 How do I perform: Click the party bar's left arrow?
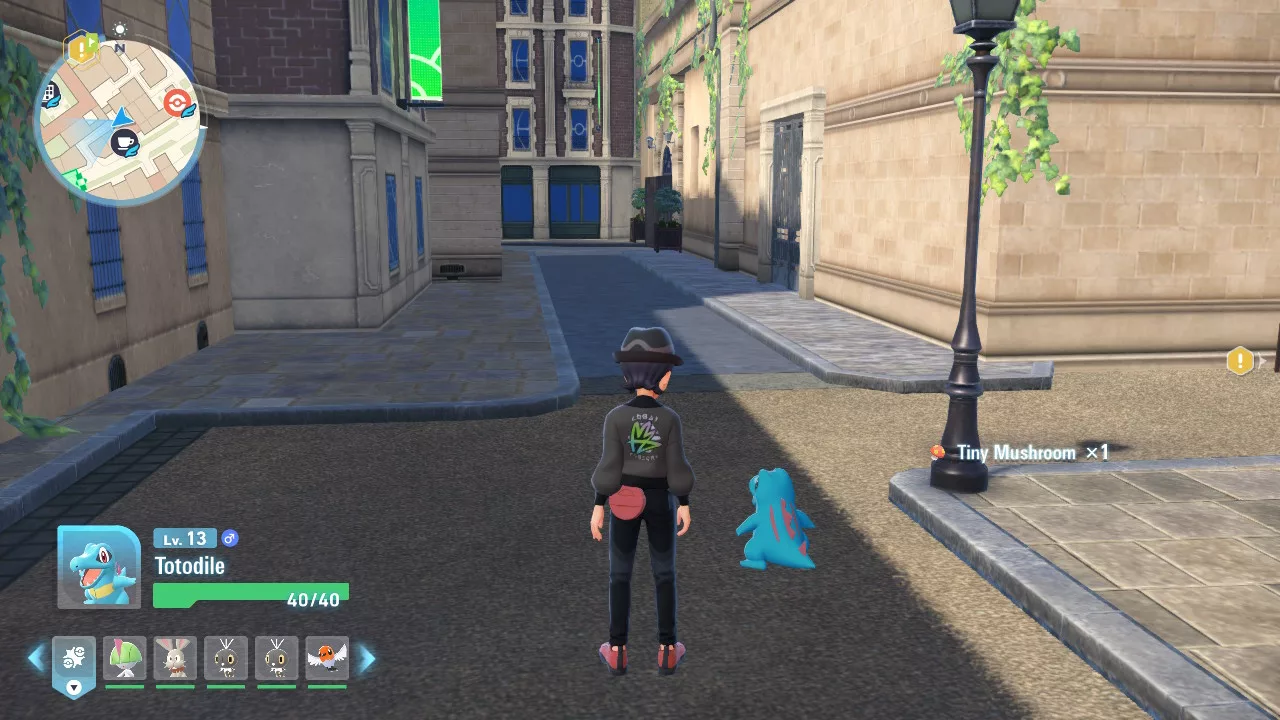[x=36, y=658]
